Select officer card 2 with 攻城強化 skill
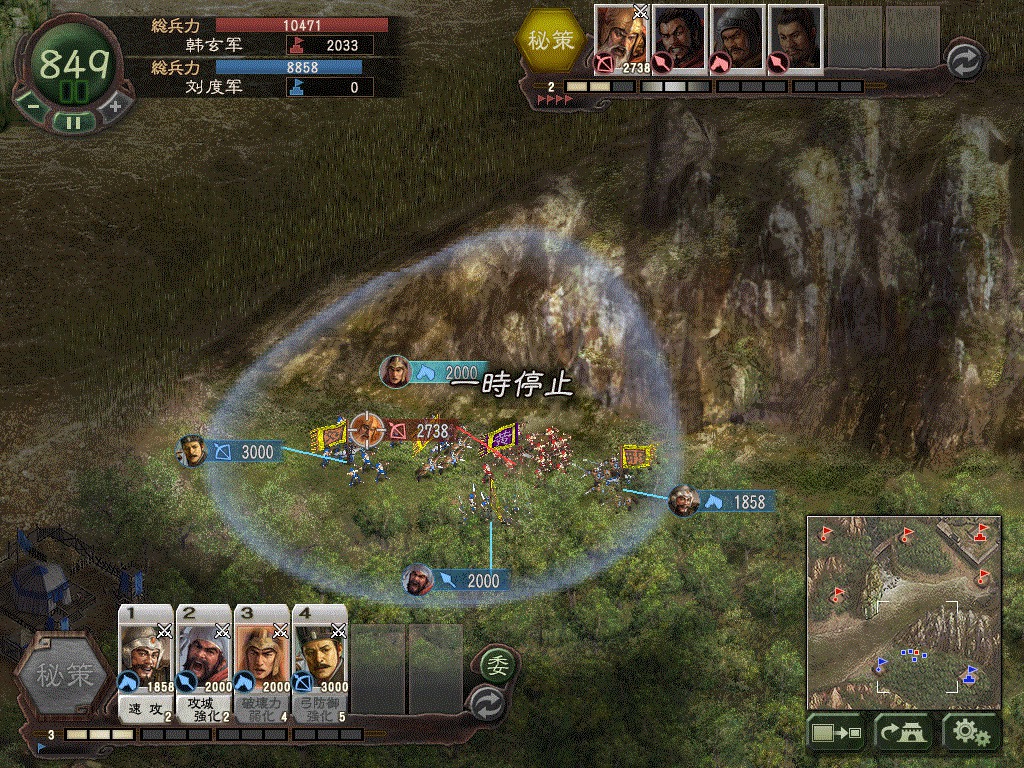The width and height of the screenshot is (1024, 768). (x=204, y=664)
